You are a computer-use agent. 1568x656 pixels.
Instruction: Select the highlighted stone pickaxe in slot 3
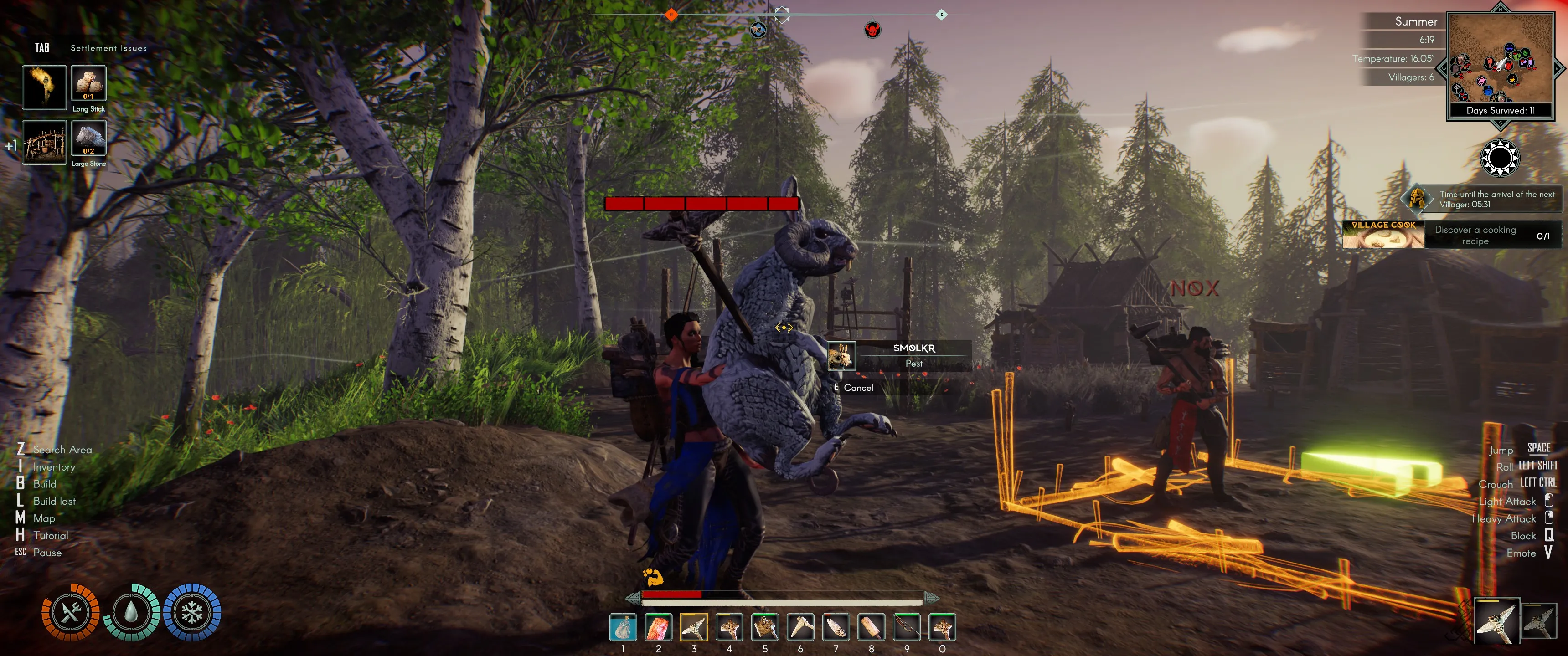[694, 627]
